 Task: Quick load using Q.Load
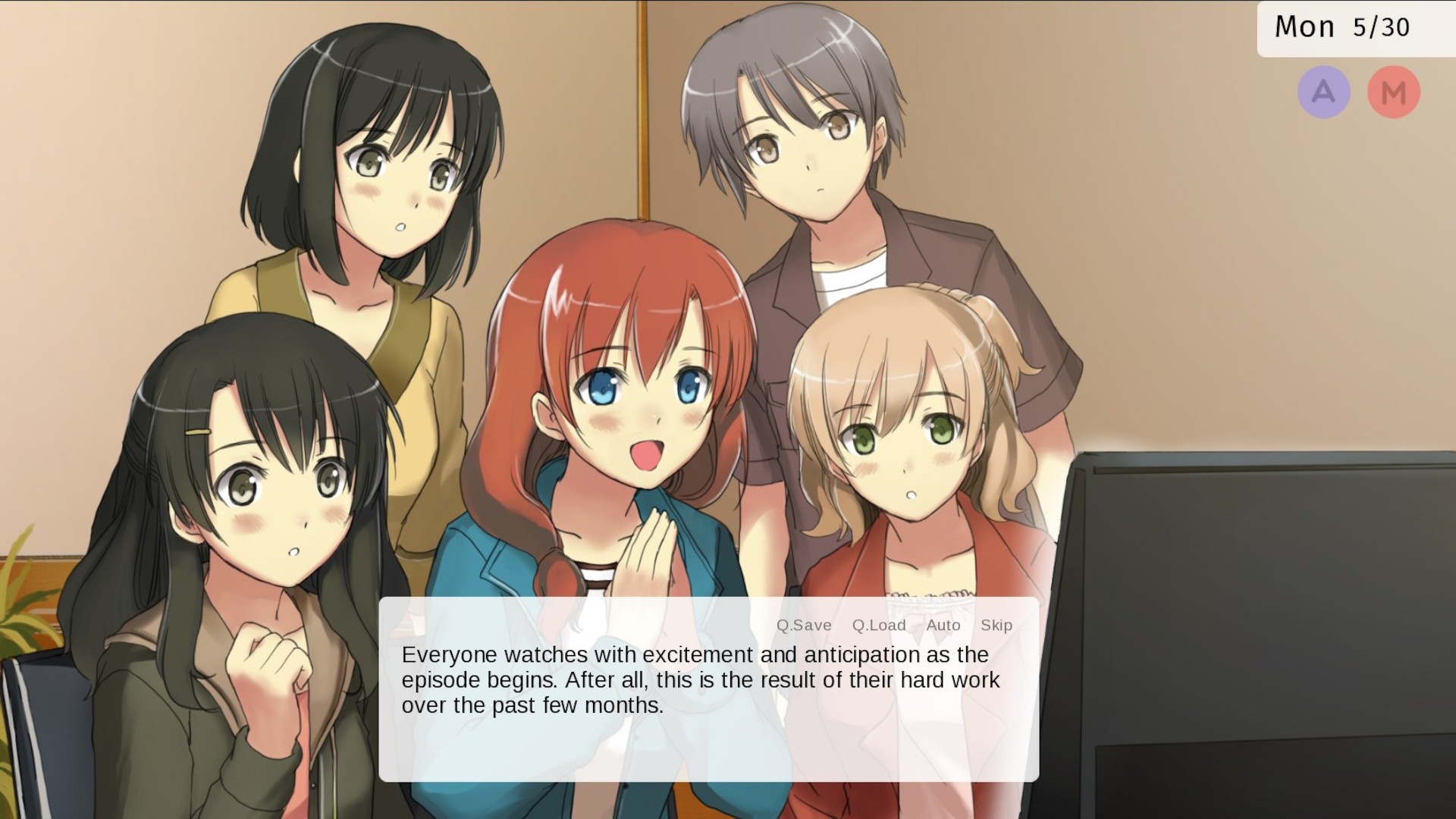[878, 625]
